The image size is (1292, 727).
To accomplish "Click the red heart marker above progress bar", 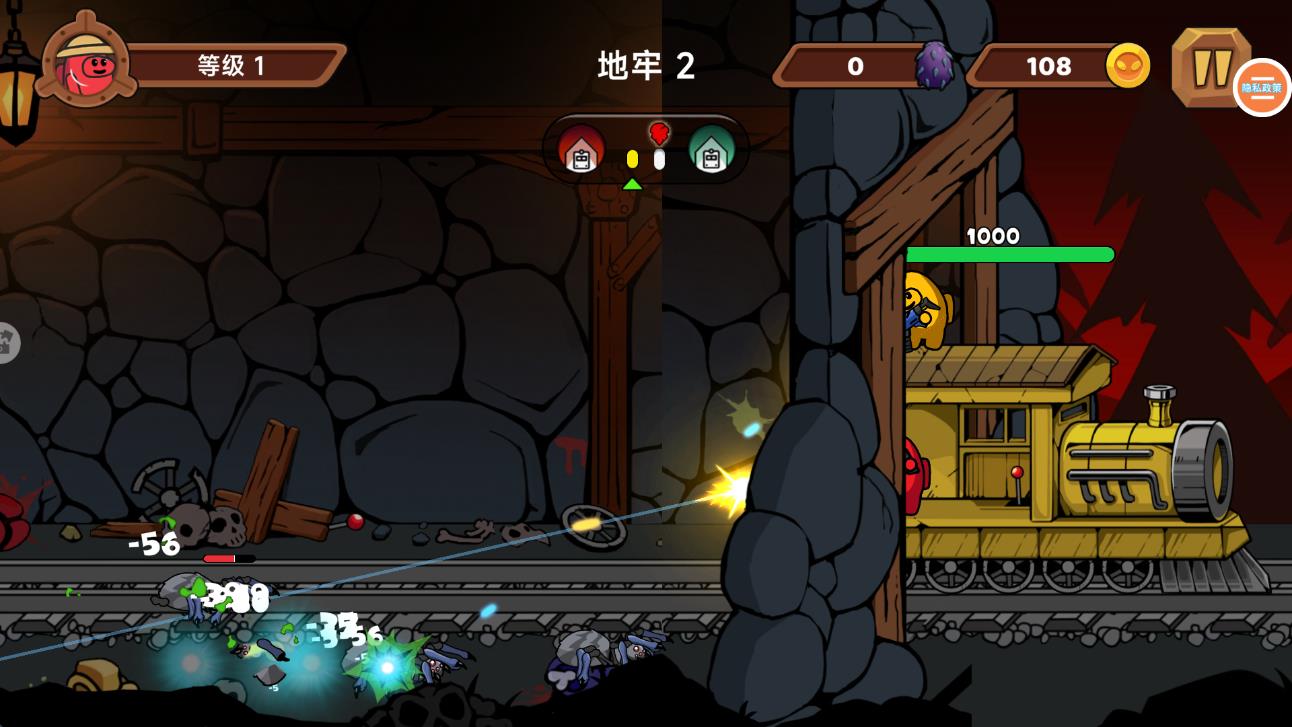I will coord(658,131).
